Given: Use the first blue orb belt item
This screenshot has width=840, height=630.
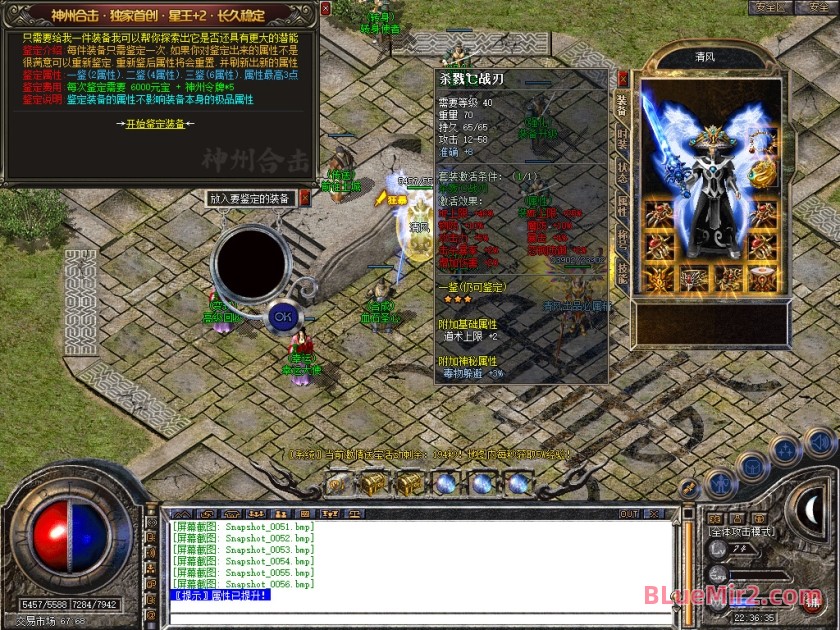Looking at the screenshot, I should click(445, 483).
